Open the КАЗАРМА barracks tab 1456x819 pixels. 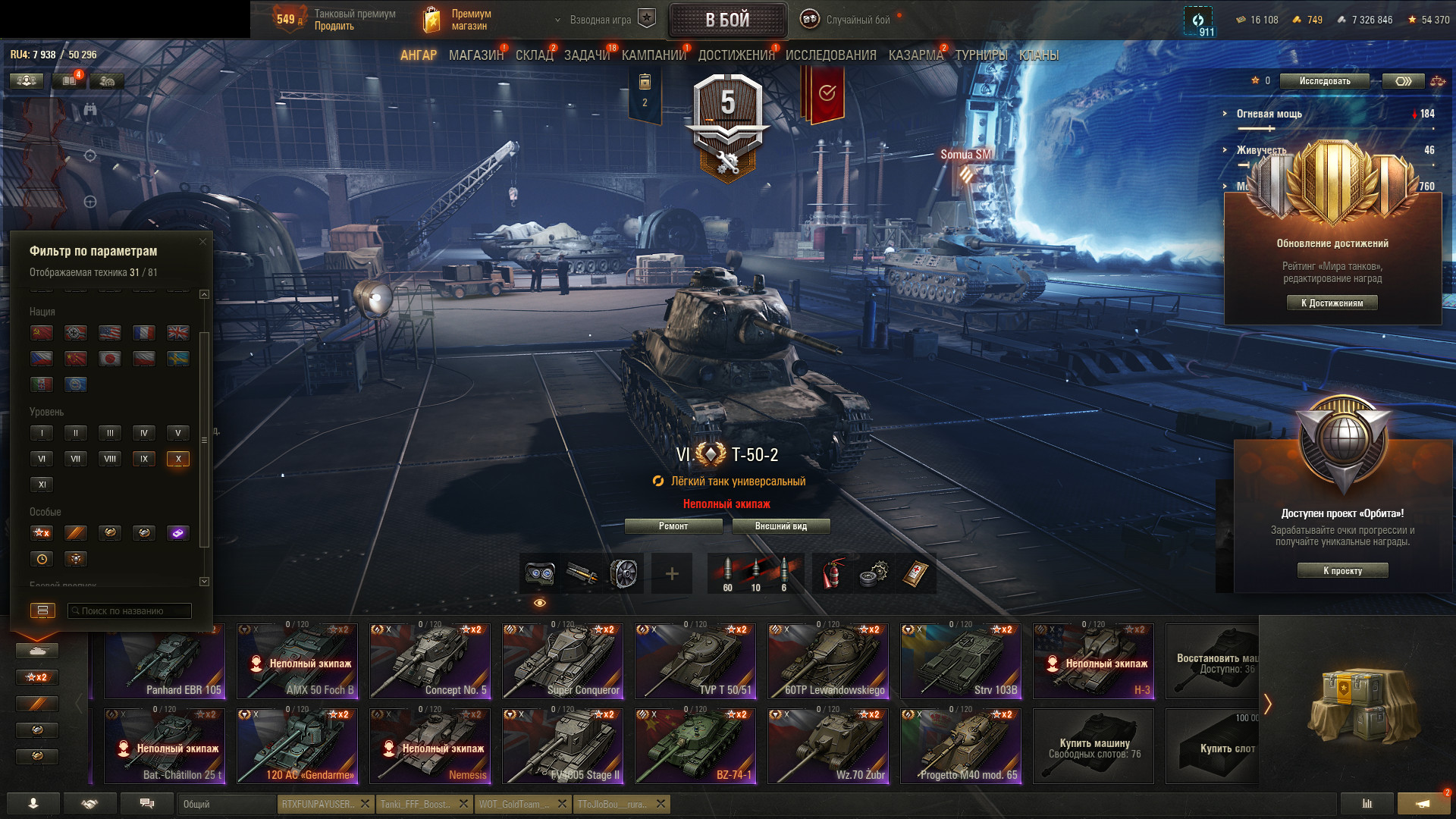tap(915, 55)
